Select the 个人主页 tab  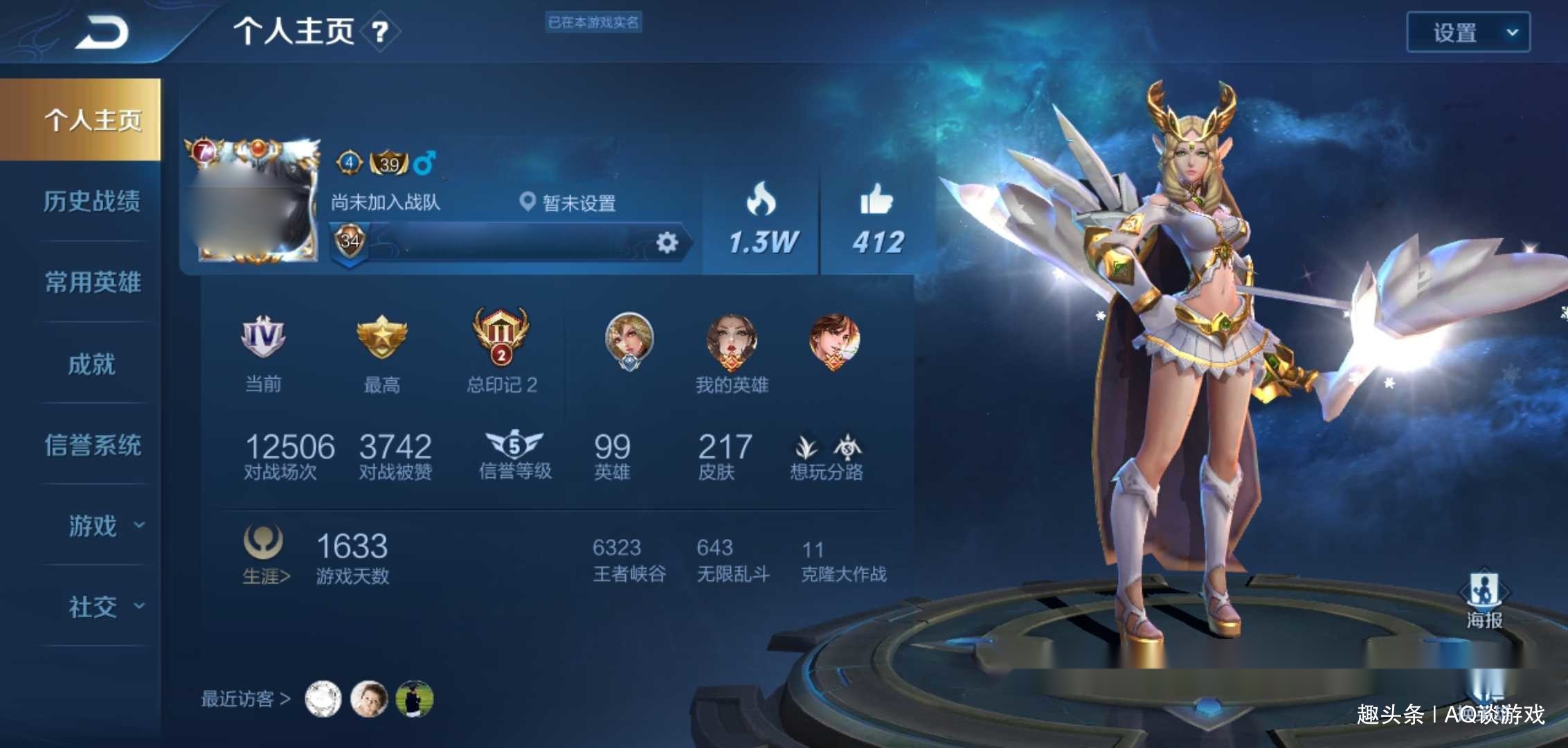(92, 121)
